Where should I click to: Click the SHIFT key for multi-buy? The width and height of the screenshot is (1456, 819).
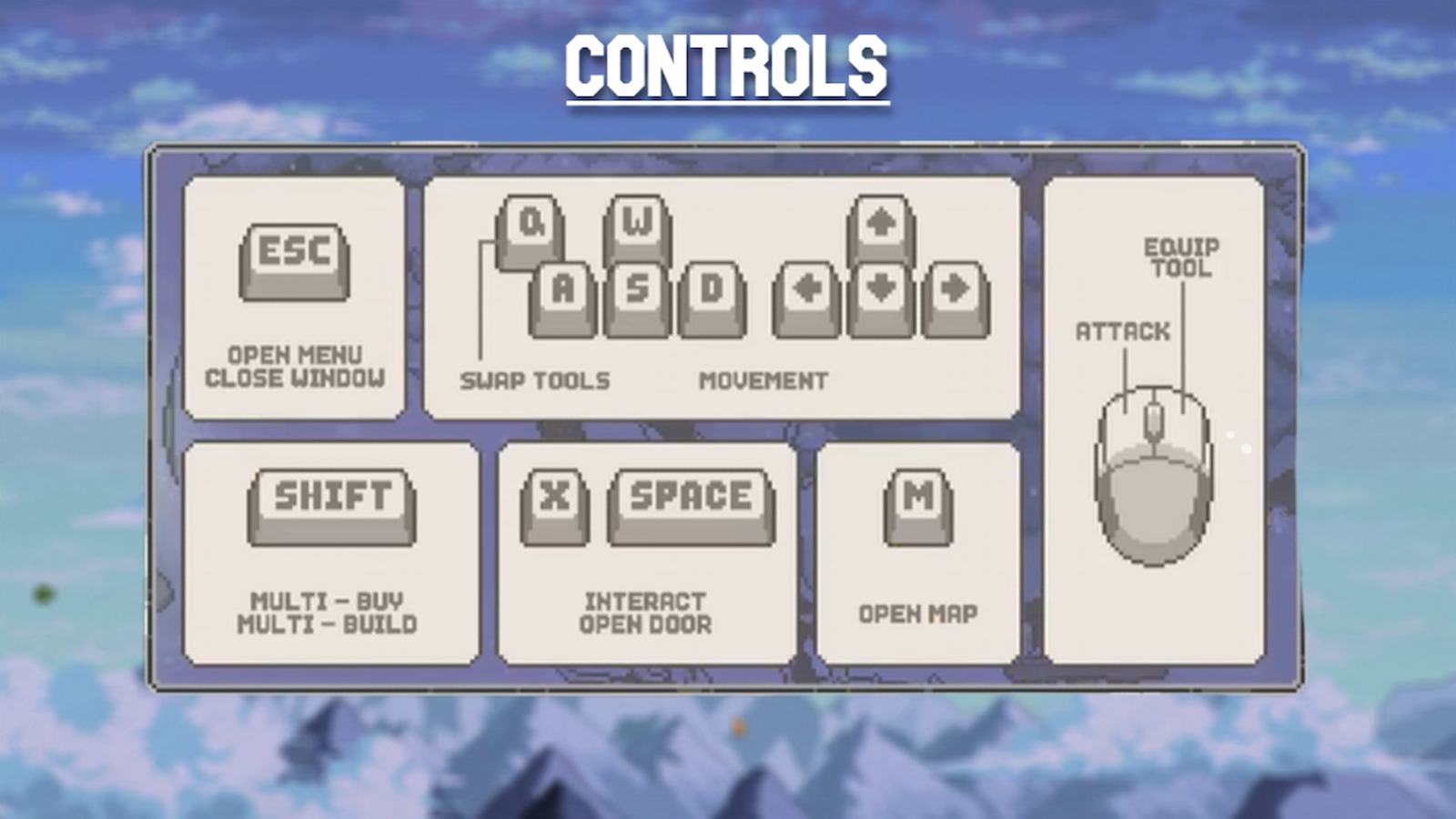(x=331, y=499)
